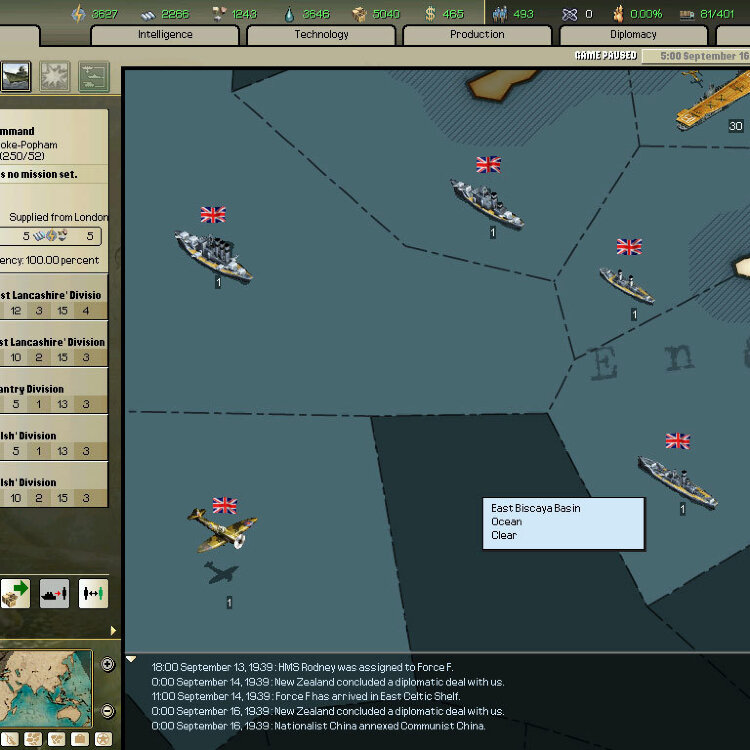Click the supply crates with green arrow button
The image size is (750, 750).
coord(16,593)
